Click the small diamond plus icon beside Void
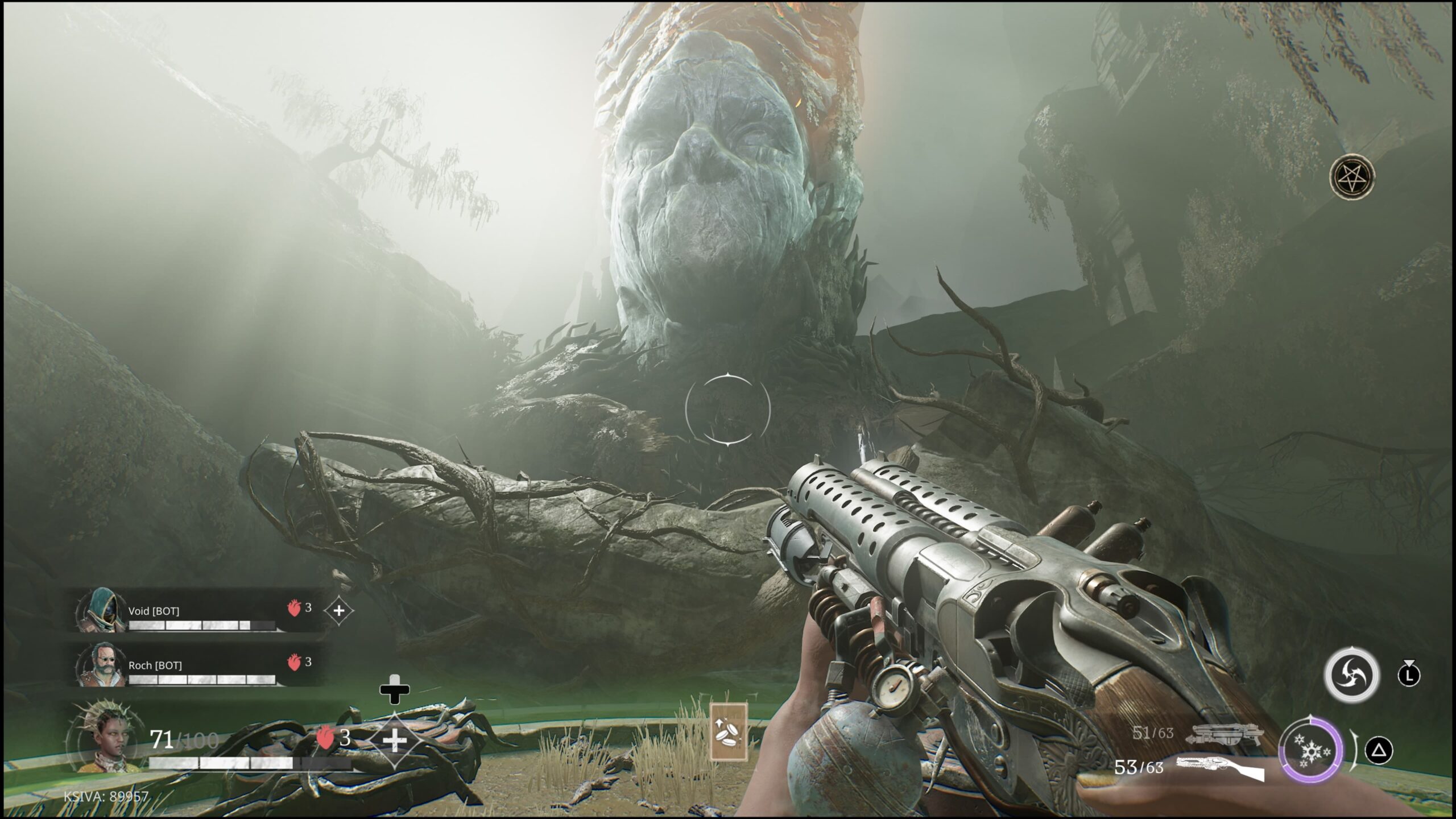Viewport: 1456px width, 819px height. tap(338, 611)
